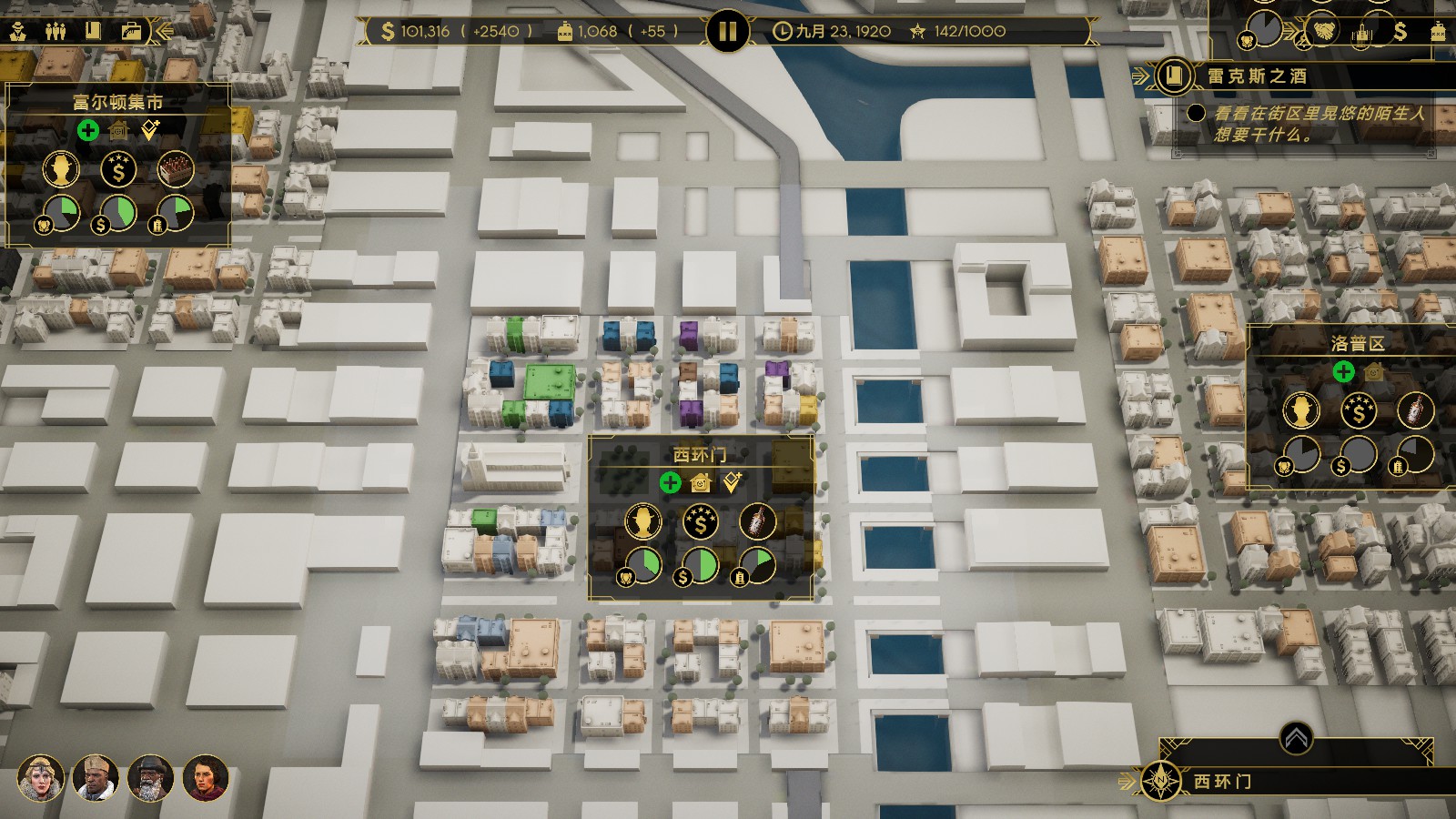The width and height of the screenshot is (1456, 819).
Task: Click the star-dollar rating icon in 西环门
Action: click(x=701, y=521)
